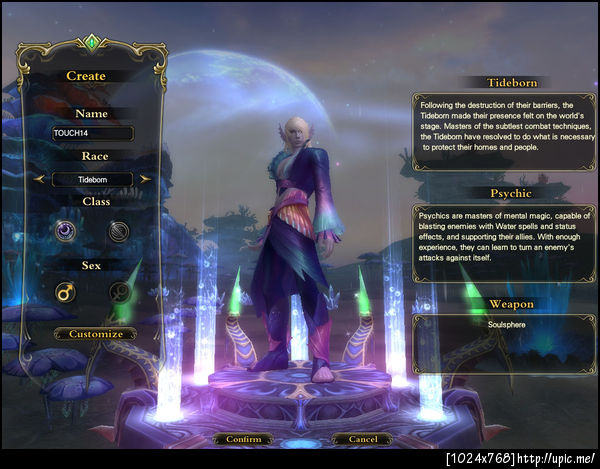Select the male sex symbol

(65, 294)
